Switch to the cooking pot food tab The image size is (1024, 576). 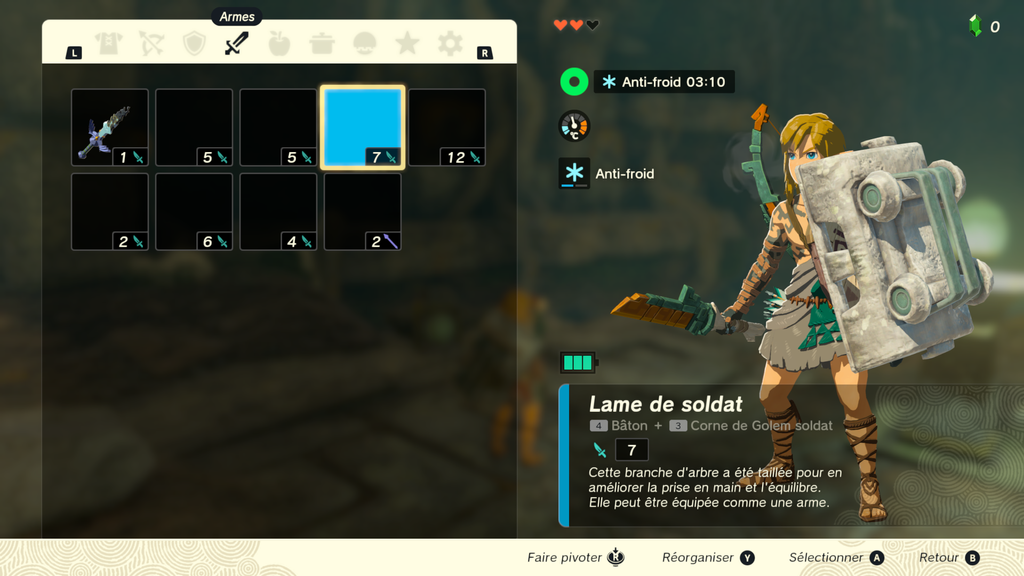[x=322, y=44]
